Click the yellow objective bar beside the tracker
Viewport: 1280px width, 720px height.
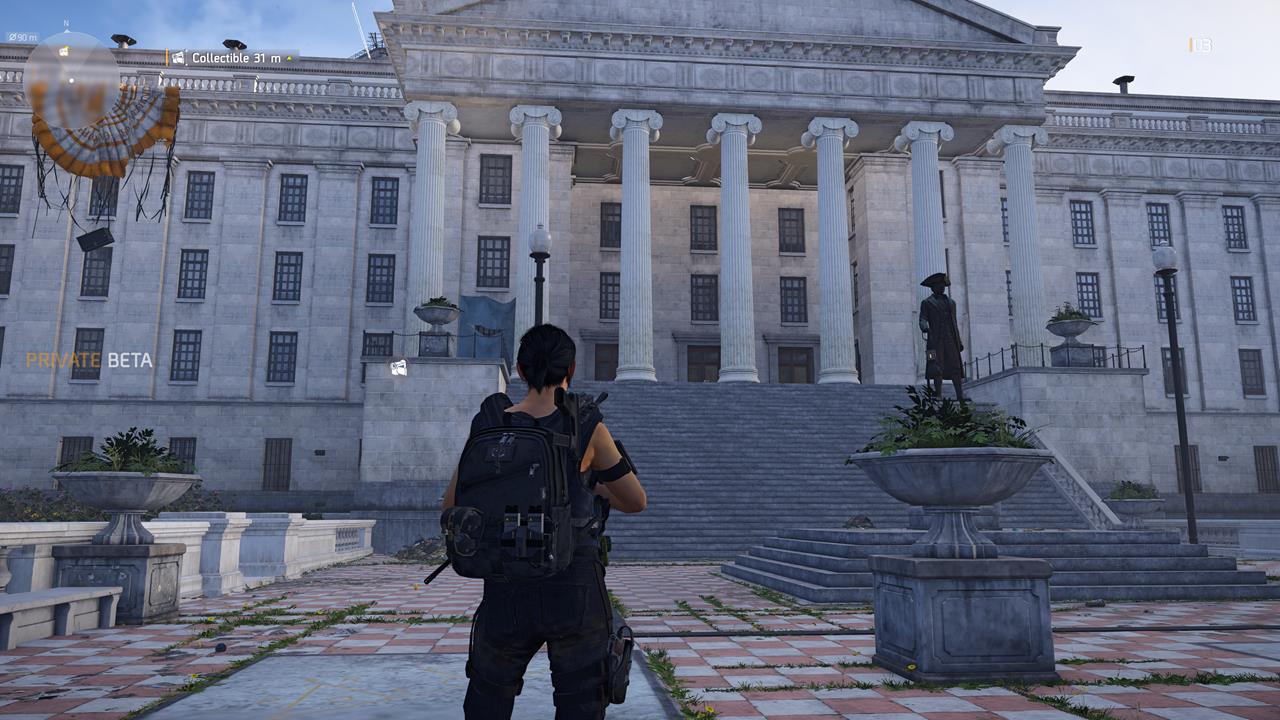166,57
